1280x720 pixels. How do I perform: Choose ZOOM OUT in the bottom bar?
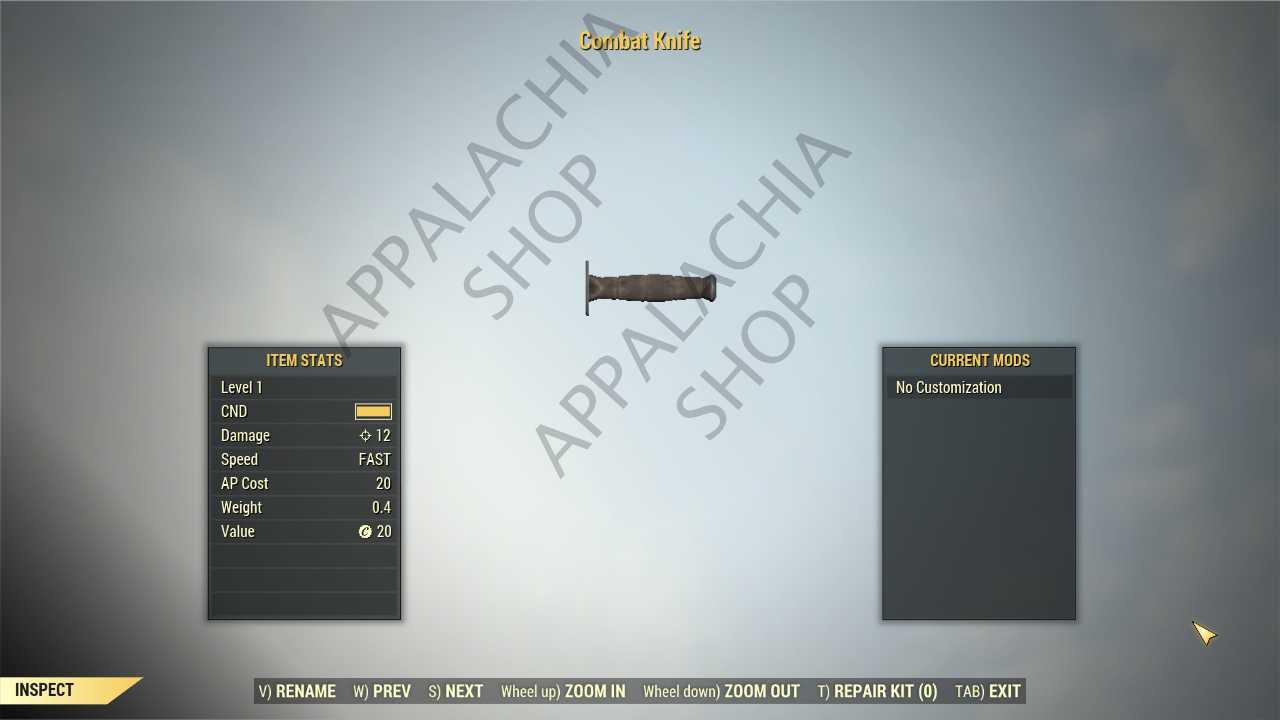pos(721,691)
